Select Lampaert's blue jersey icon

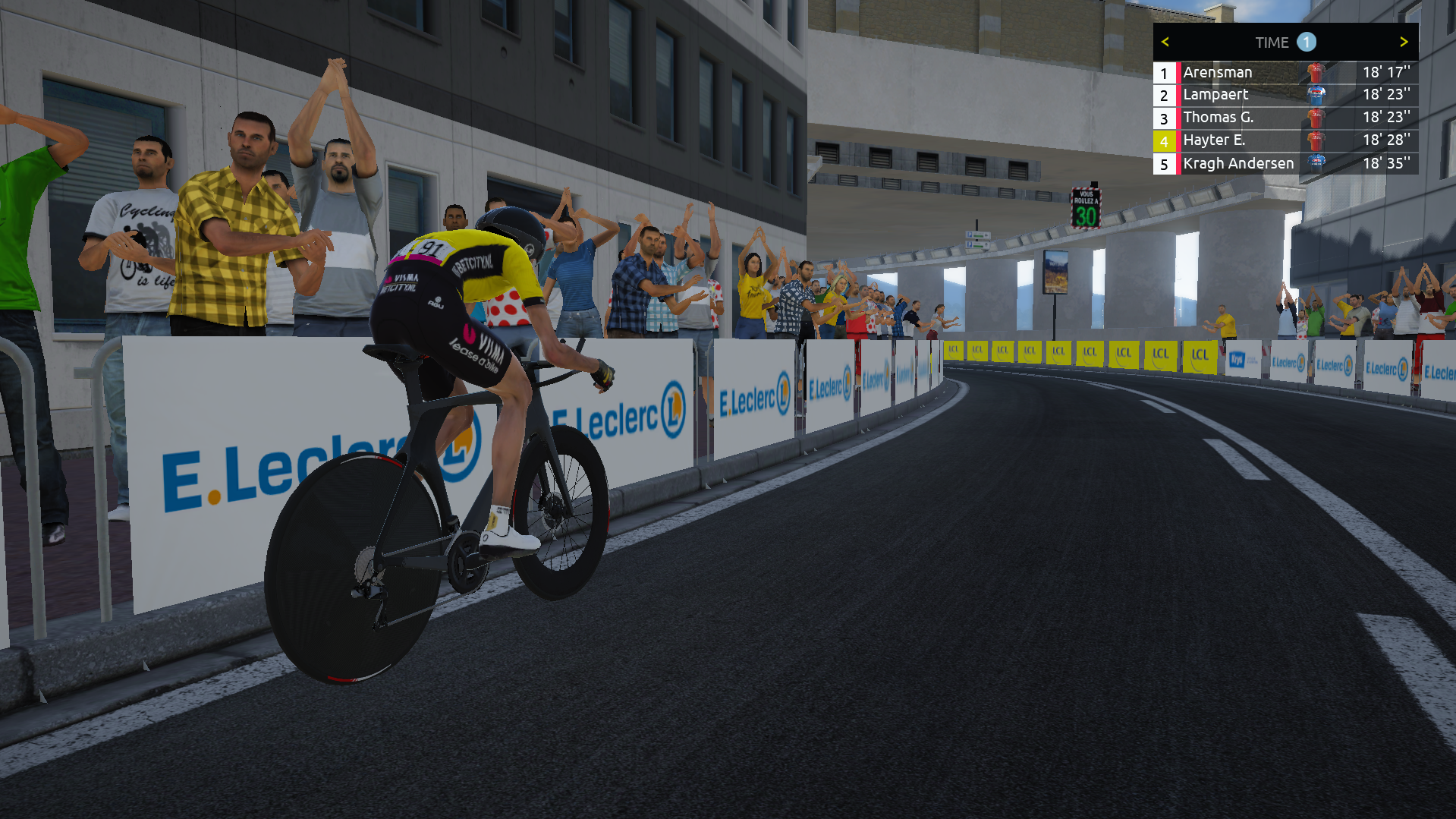coord(1315,95)
